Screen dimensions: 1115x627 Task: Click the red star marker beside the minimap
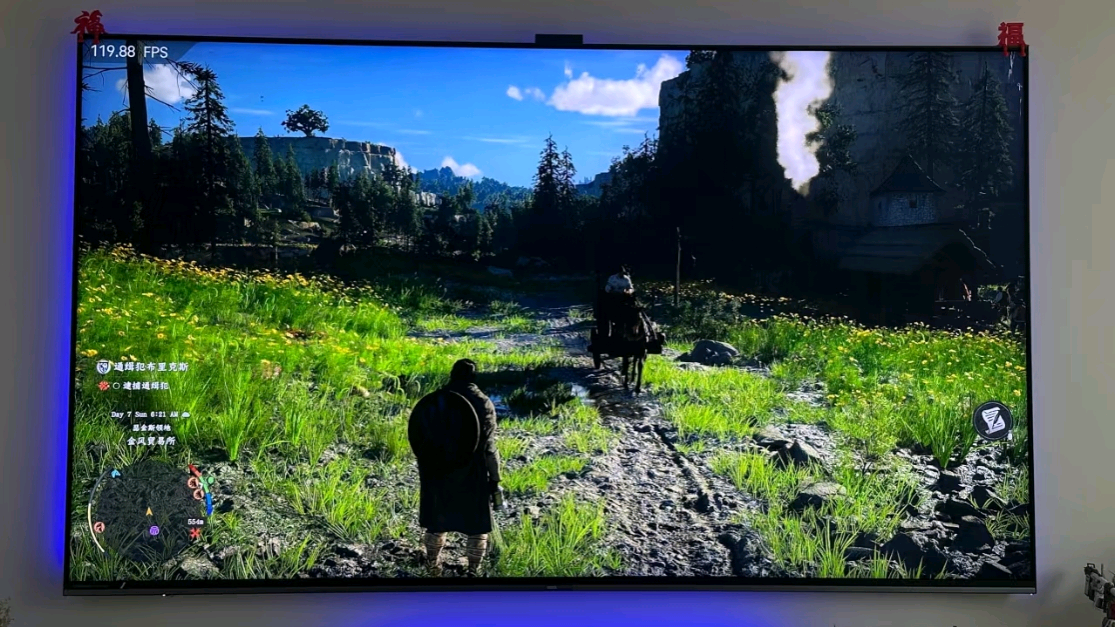coord(194,533)
